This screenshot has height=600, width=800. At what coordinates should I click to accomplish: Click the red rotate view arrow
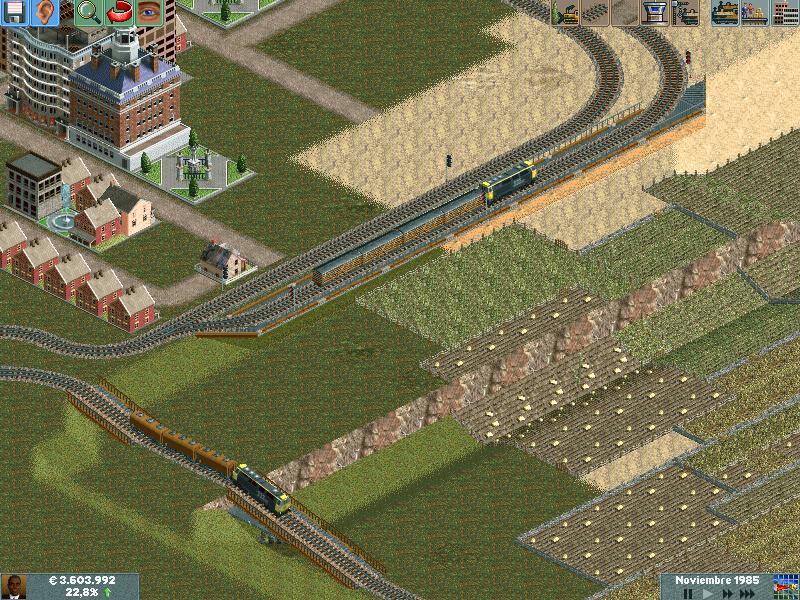click(x=119, y=12)
